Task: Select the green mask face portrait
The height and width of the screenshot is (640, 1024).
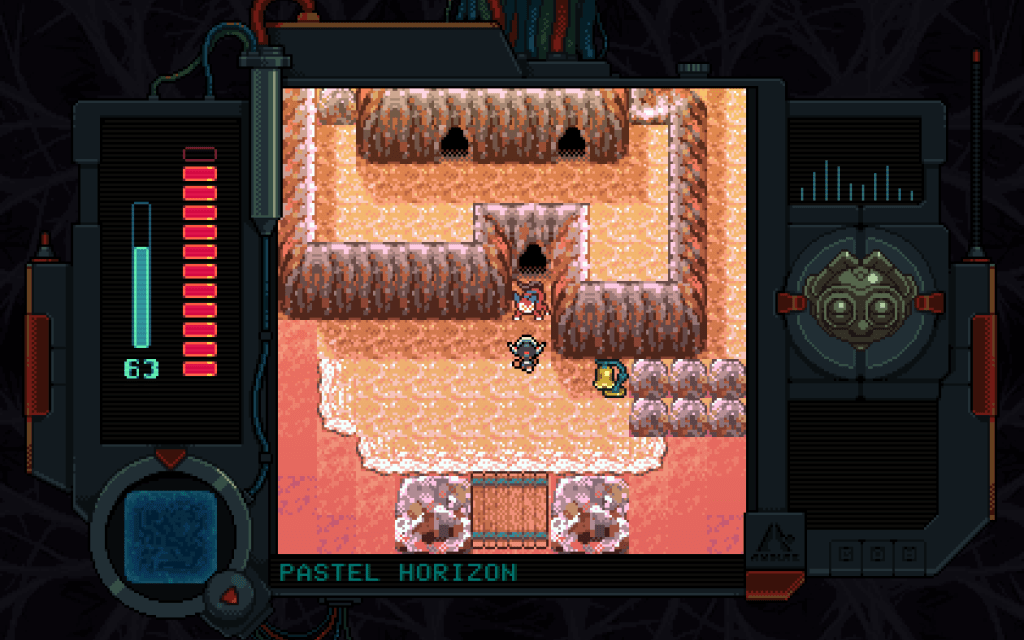Action: pyautogui.click(x=861, y=300)
